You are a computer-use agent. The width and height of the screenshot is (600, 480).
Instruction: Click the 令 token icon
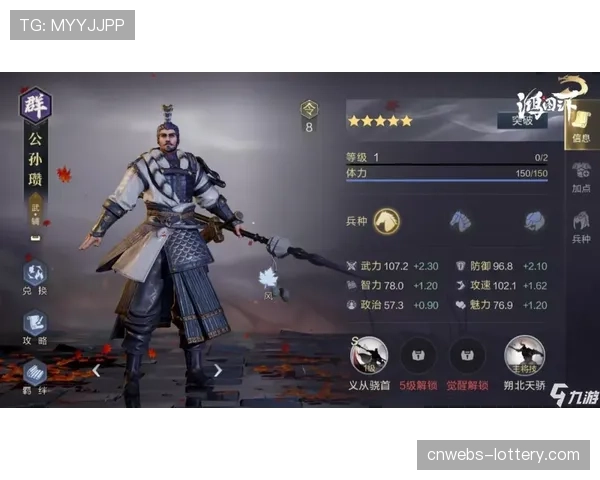click(309, 109)
